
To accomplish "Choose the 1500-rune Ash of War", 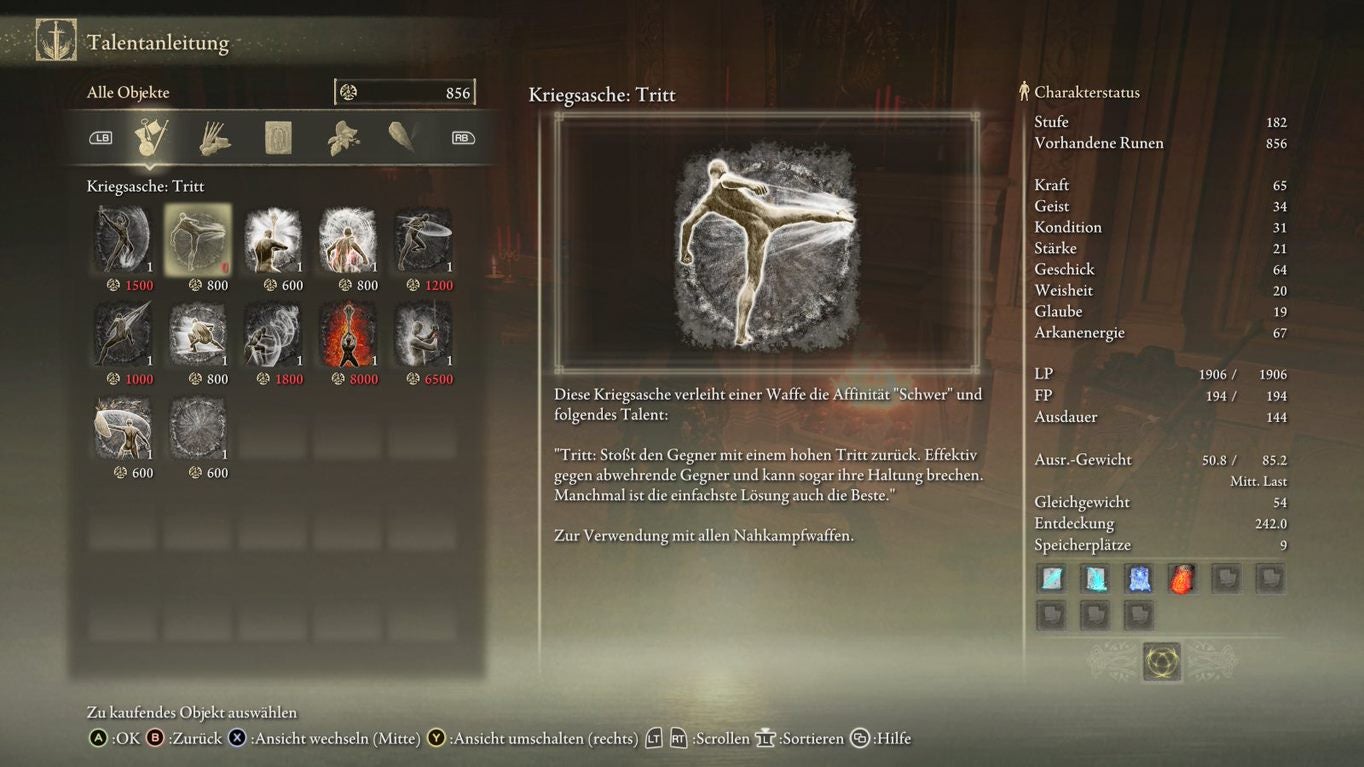I will coord(123,239).
